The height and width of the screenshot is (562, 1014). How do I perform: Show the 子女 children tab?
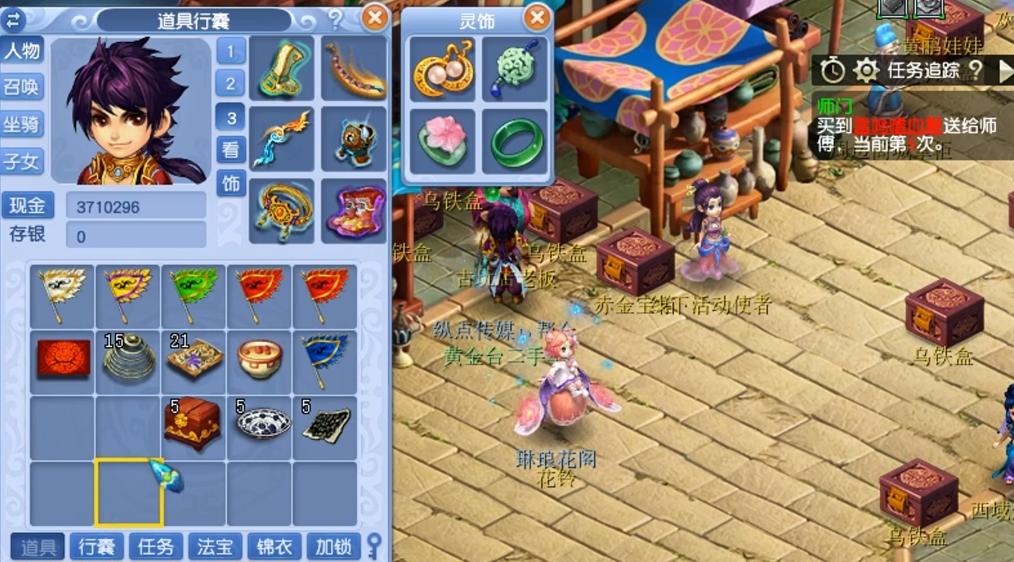22,160
